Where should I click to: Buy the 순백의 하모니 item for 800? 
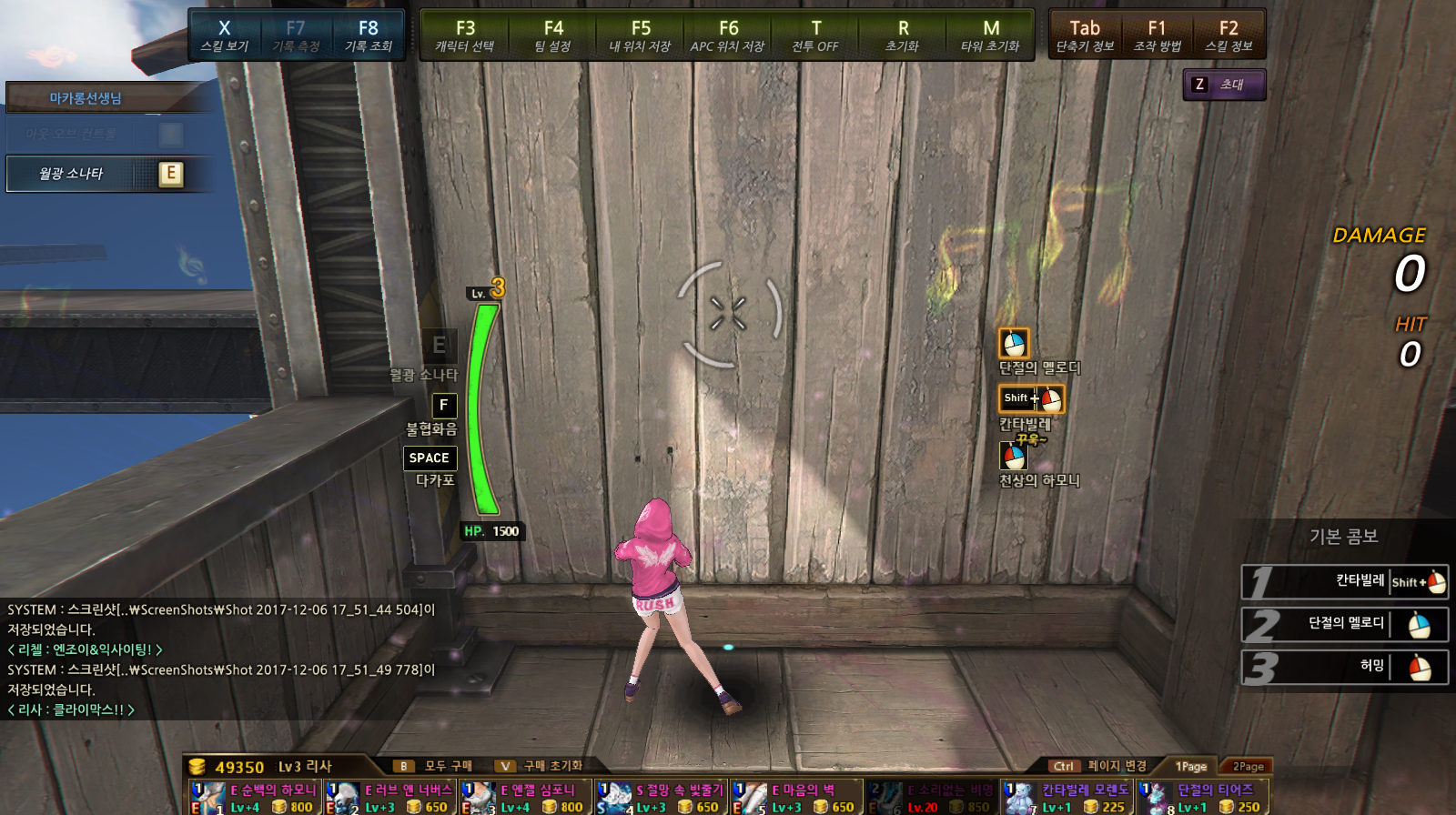(x=255, y=798)
